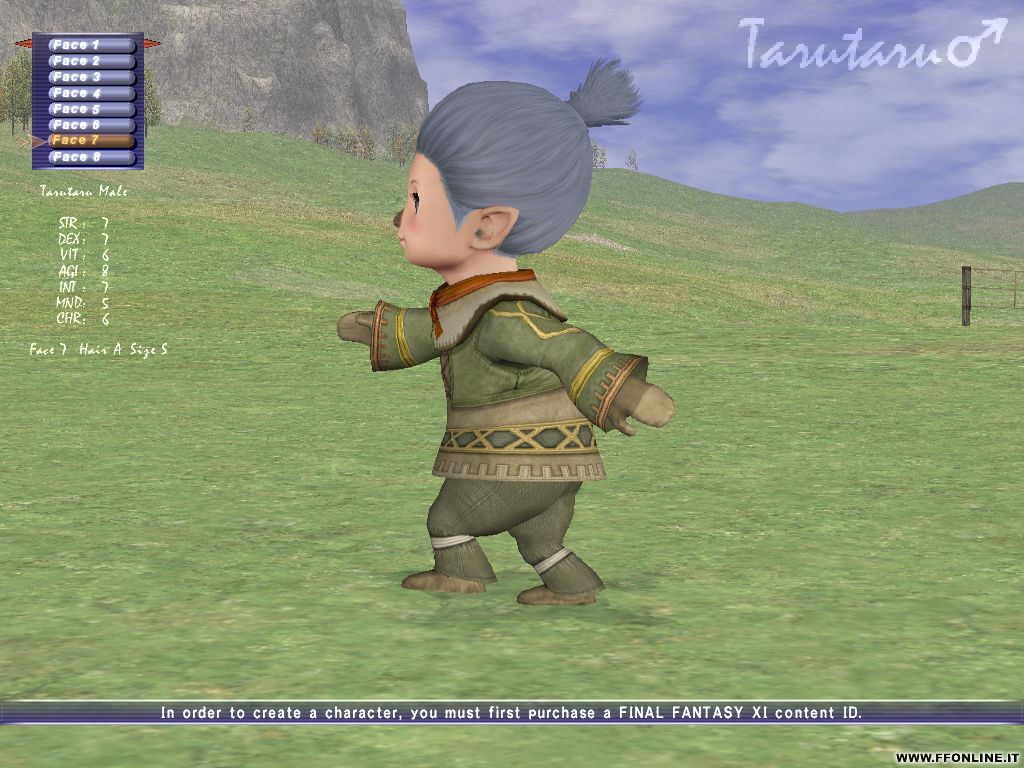The image size is (1024, 768).
Task: Switch to Face 4
Action: (x=91, y=93)
